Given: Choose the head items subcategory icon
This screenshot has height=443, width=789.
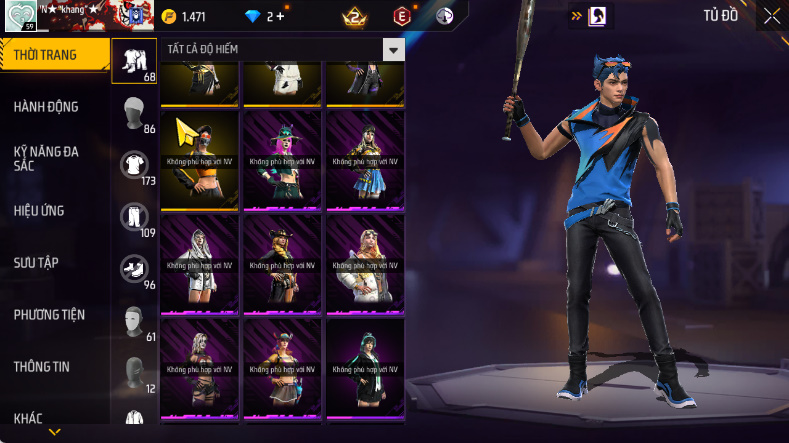Looking at the screenshot, I should (x=134, y=112).
